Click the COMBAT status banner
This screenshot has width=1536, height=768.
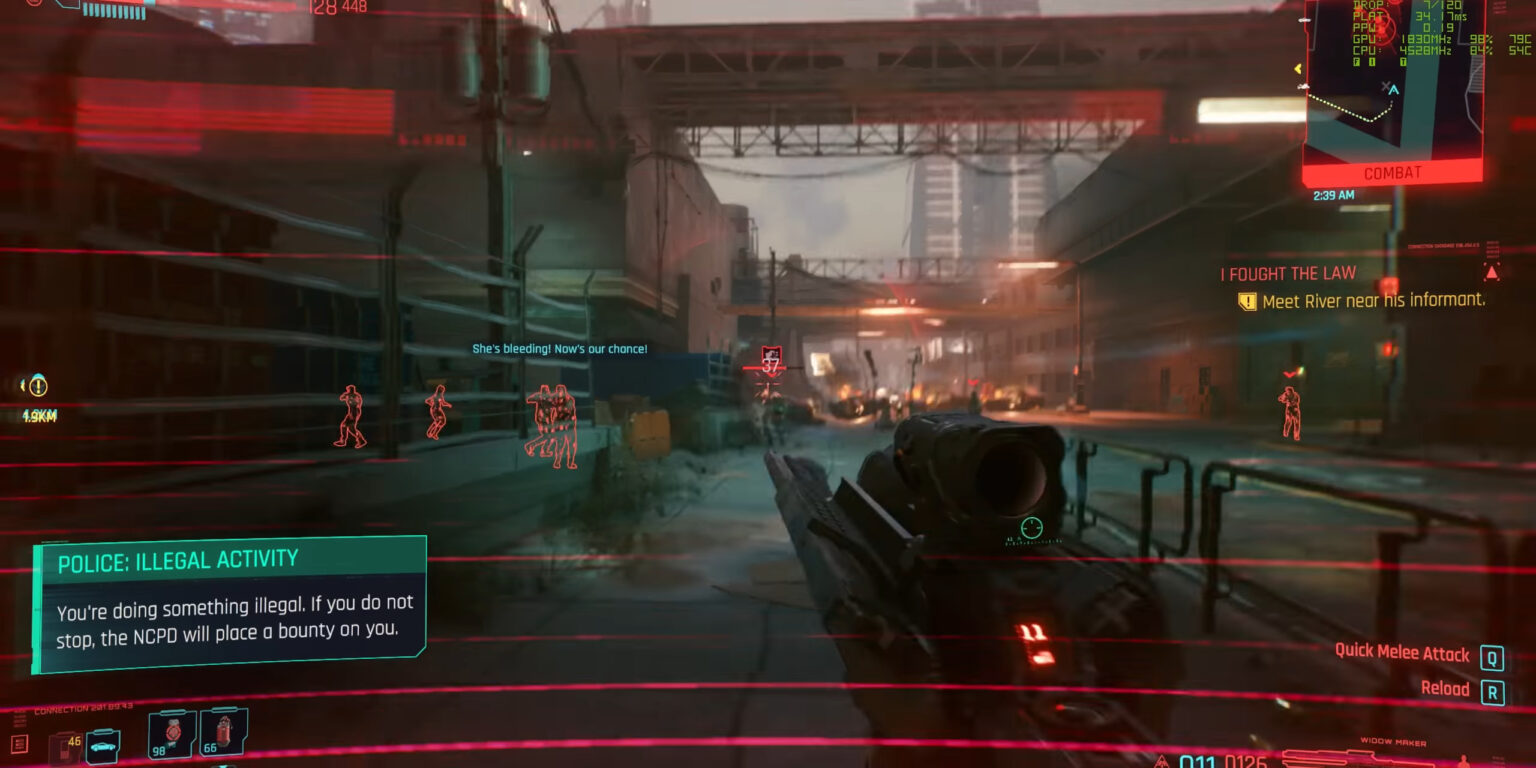(1391, 172)
